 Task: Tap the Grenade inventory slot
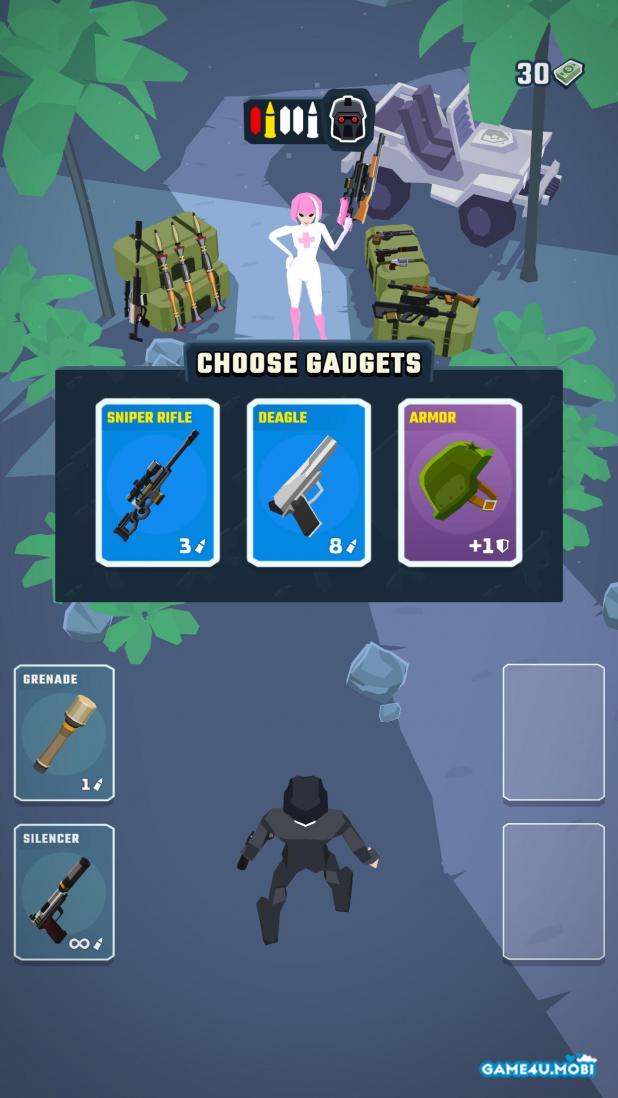(64, 733)
